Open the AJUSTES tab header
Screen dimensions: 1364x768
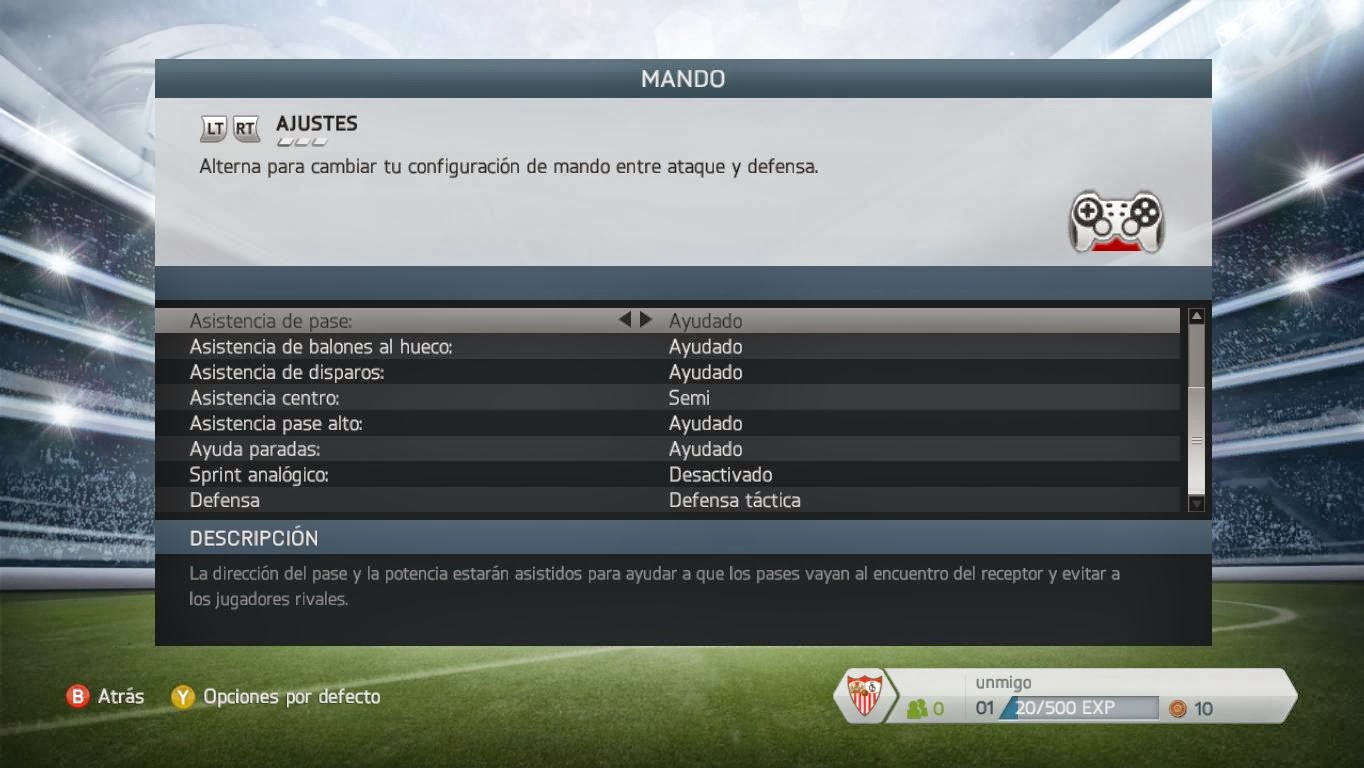pos(315,126)
